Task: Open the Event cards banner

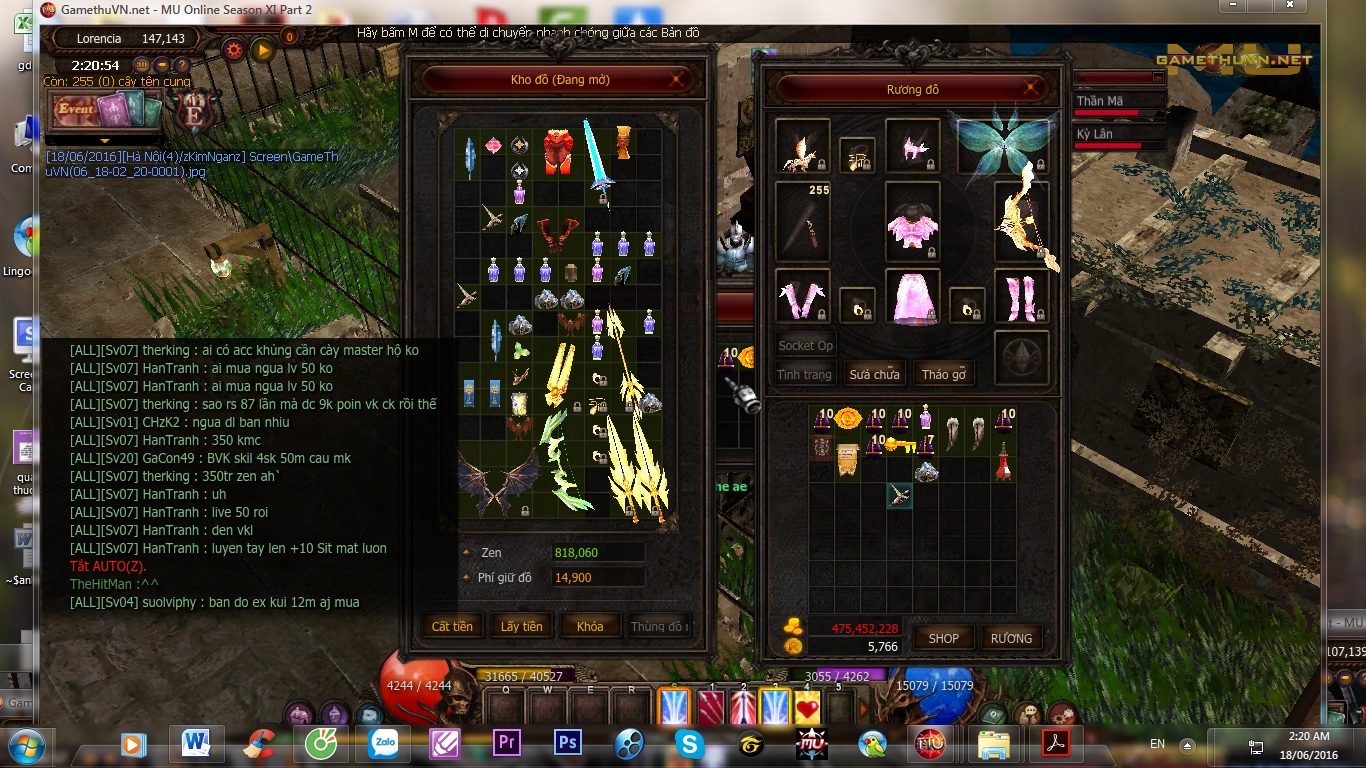Action: [105, 109]
